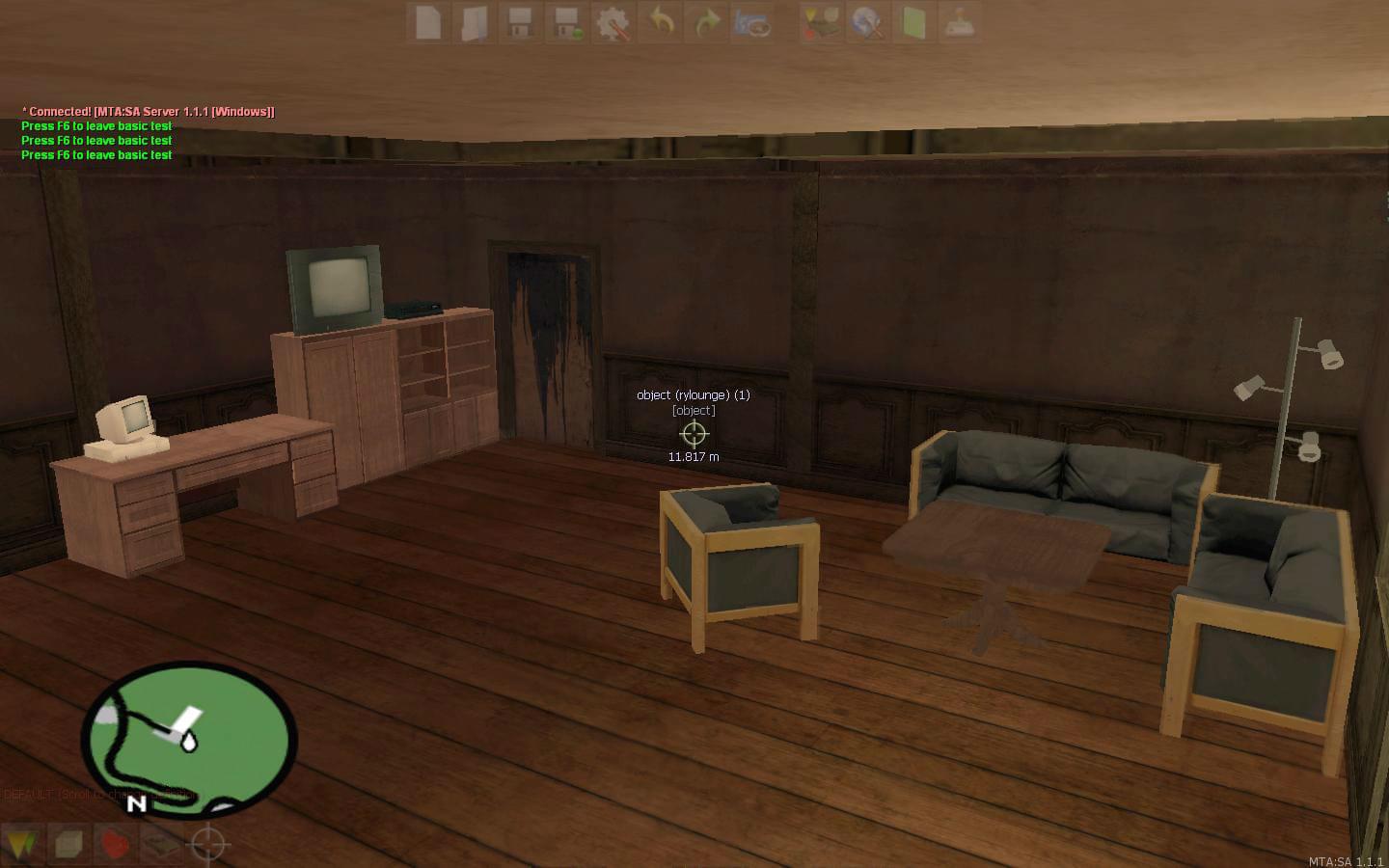This screenshot has height=868, width=1389.
Task: Save the map with the plain floppy disk
Action: [520, 22]
